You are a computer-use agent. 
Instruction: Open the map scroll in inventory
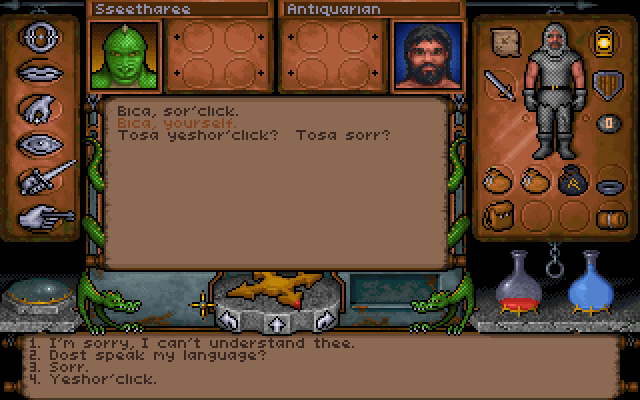coord(504,42)
